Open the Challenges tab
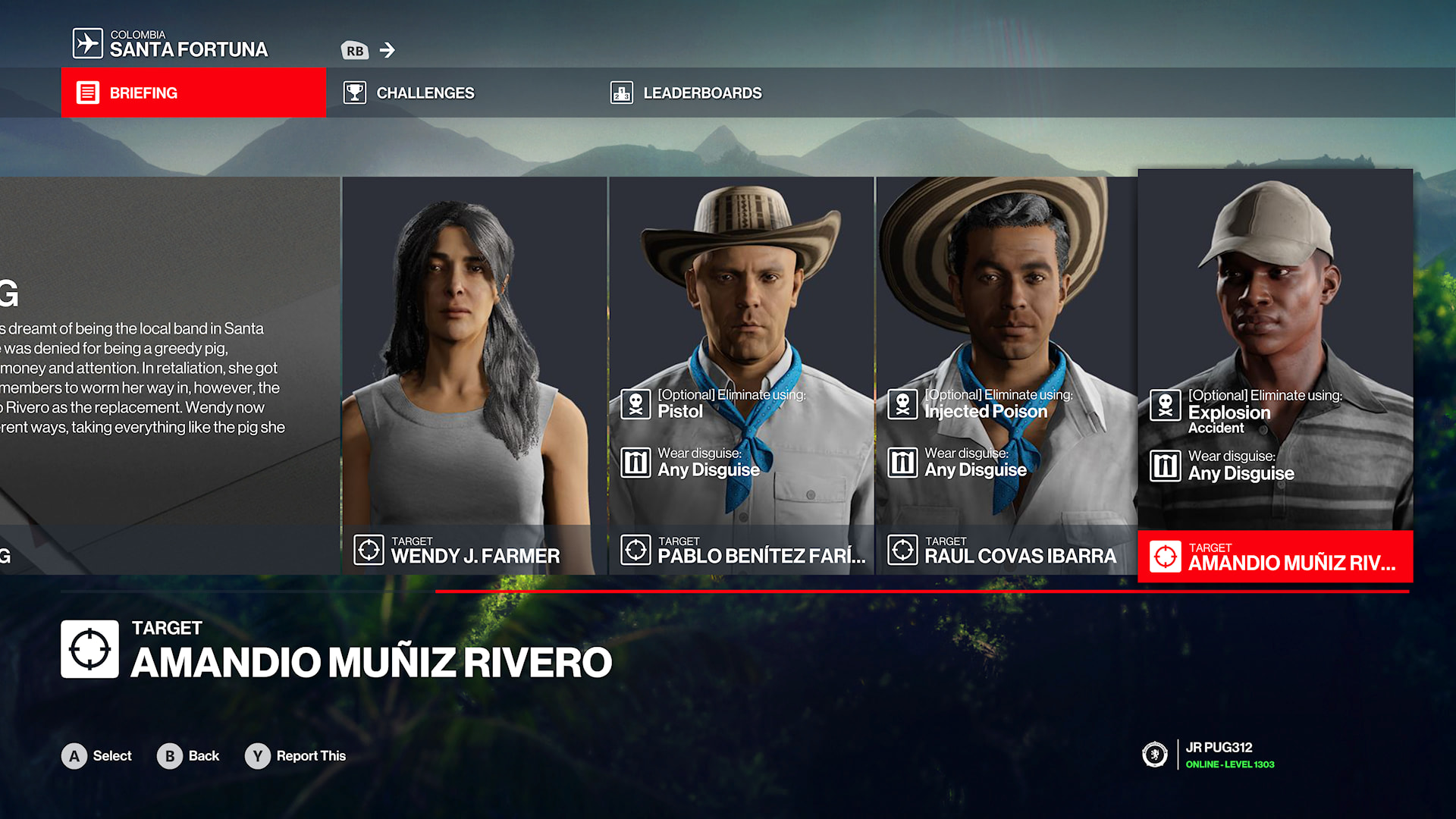This screenshot has height=819, width=1456. tap(425, 93)
